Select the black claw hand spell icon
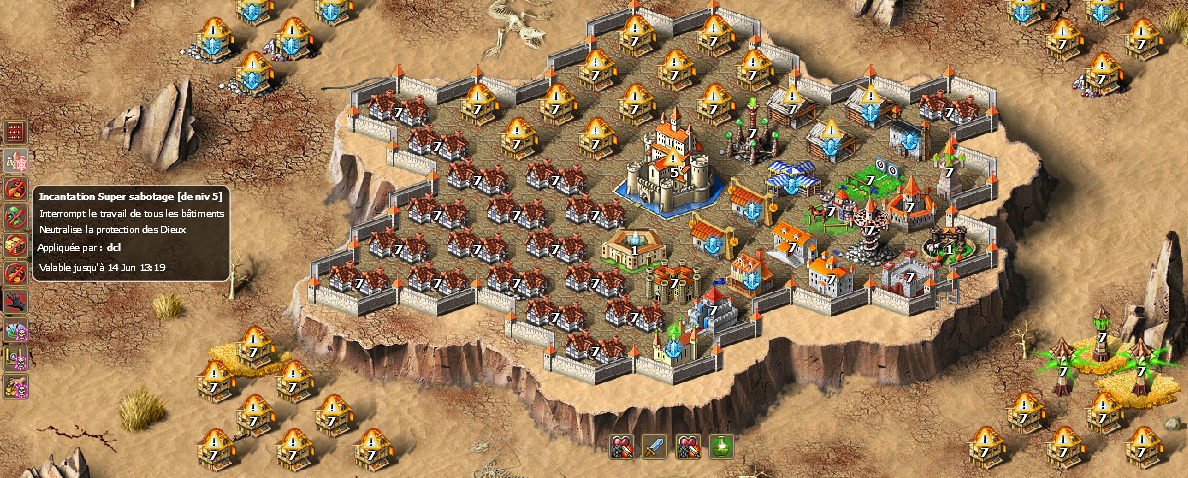 16,301
